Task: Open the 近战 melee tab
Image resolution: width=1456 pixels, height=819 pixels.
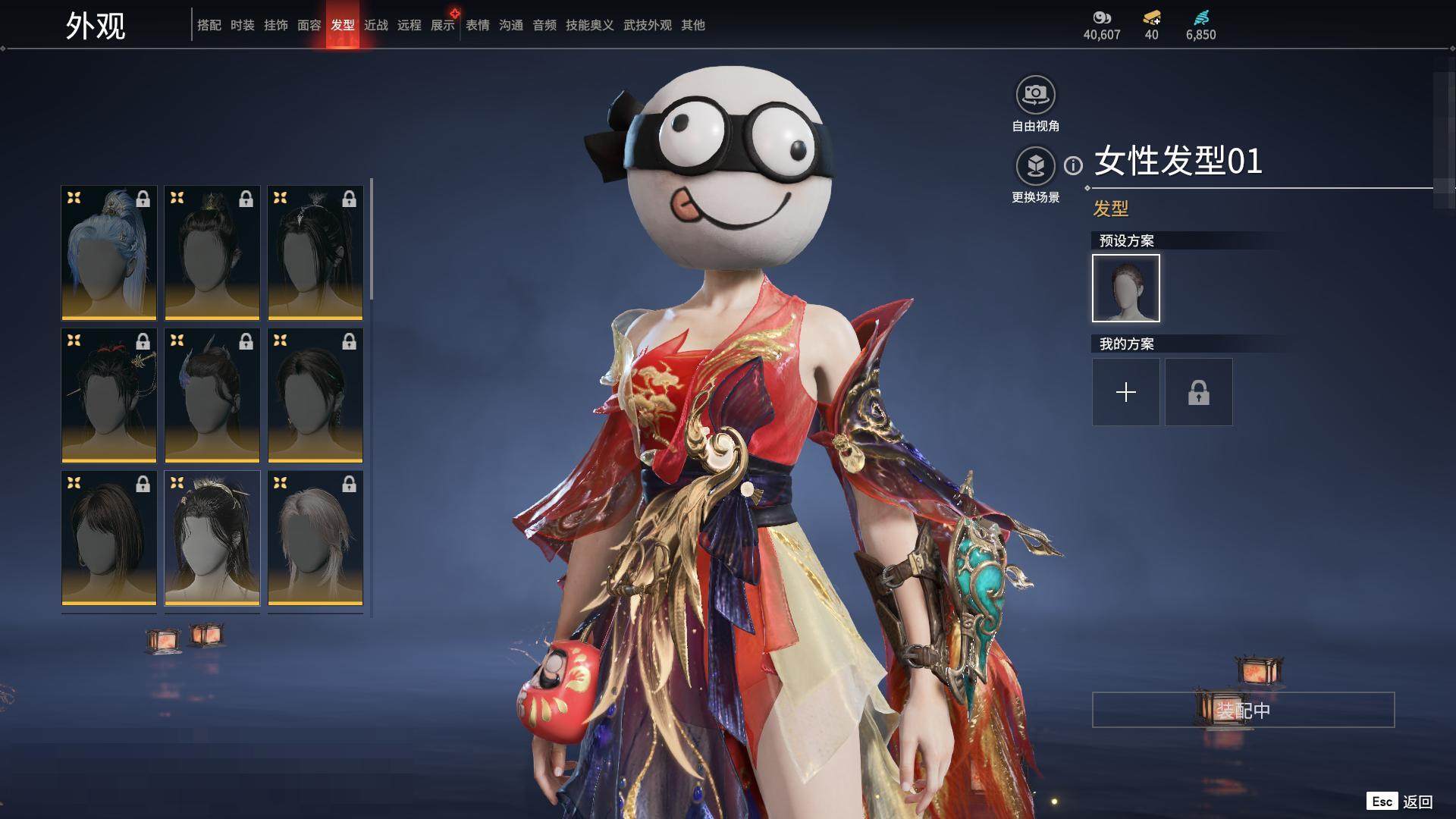Action: click(x=375, y=25)
